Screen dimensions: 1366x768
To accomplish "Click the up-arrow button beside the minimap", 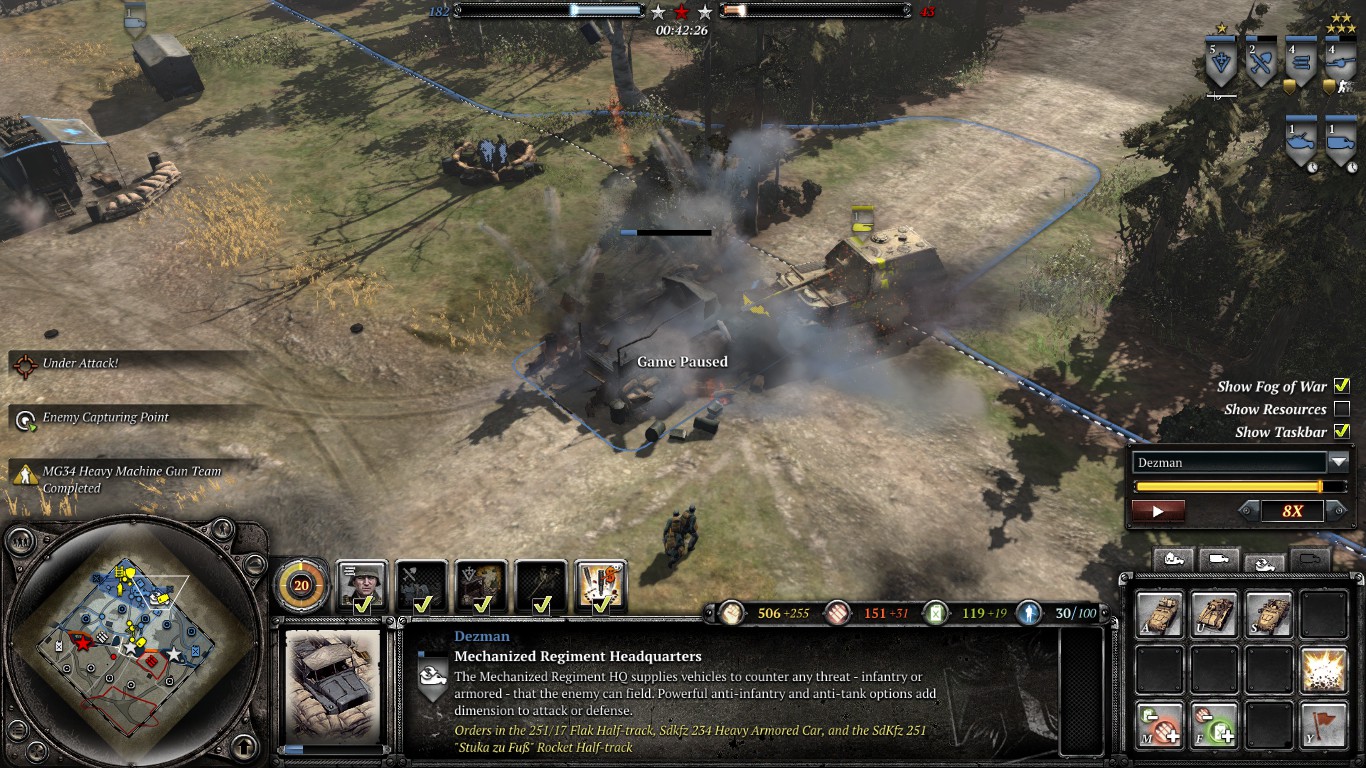I will coord(243,746).
